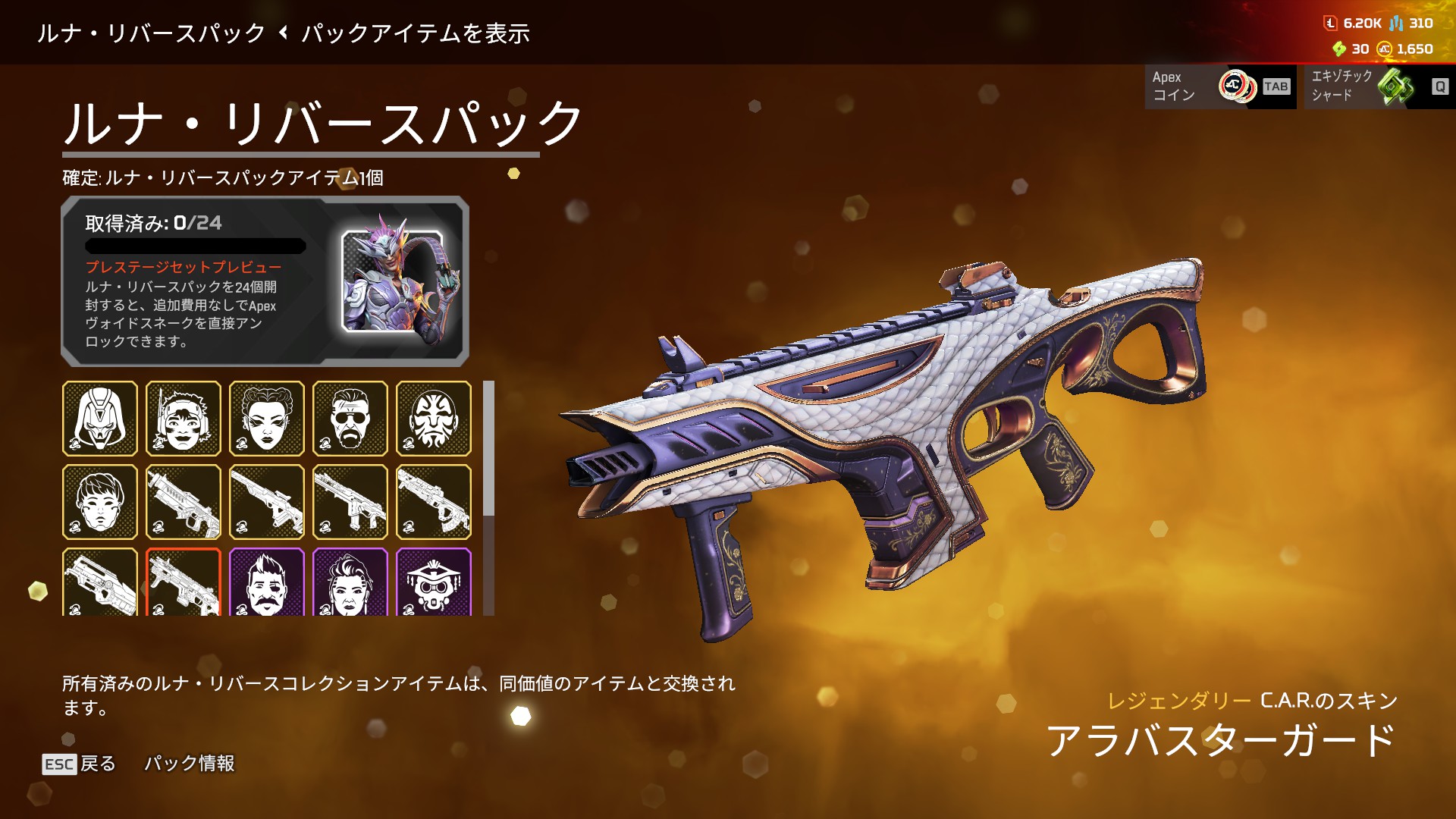Select the headset-wearing legend skin tile
Screen dimensions: 1456x819
184,419
